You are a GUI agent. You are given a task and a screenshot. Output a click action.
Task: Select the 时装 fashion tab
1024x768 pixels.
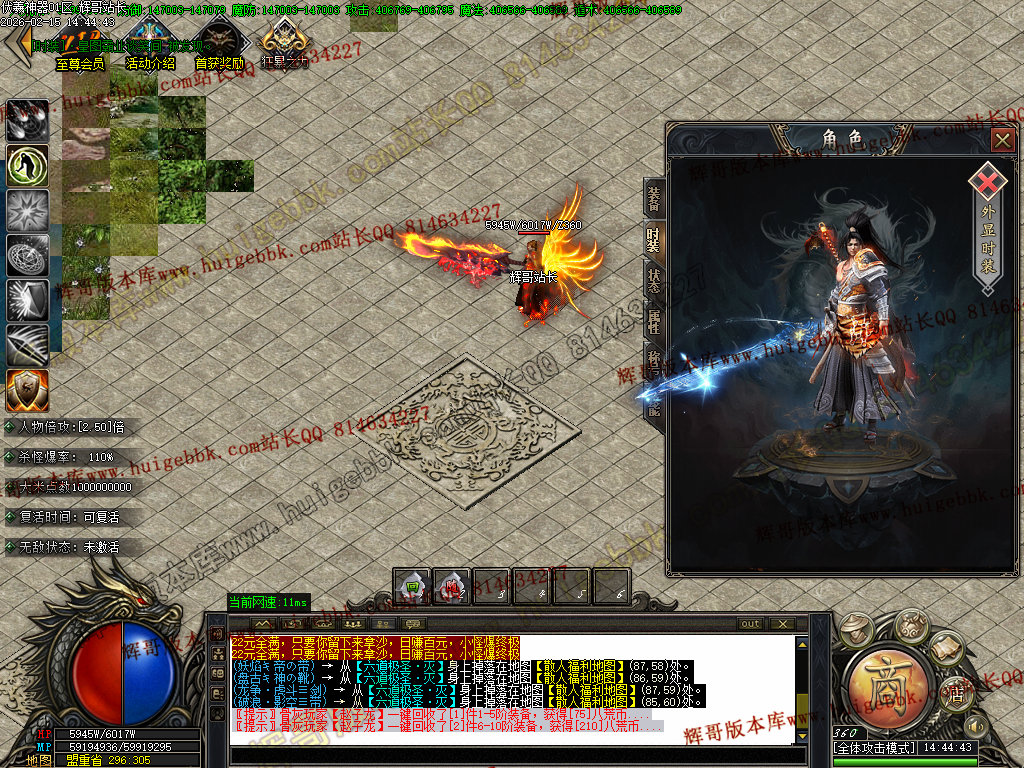point(653,239)
